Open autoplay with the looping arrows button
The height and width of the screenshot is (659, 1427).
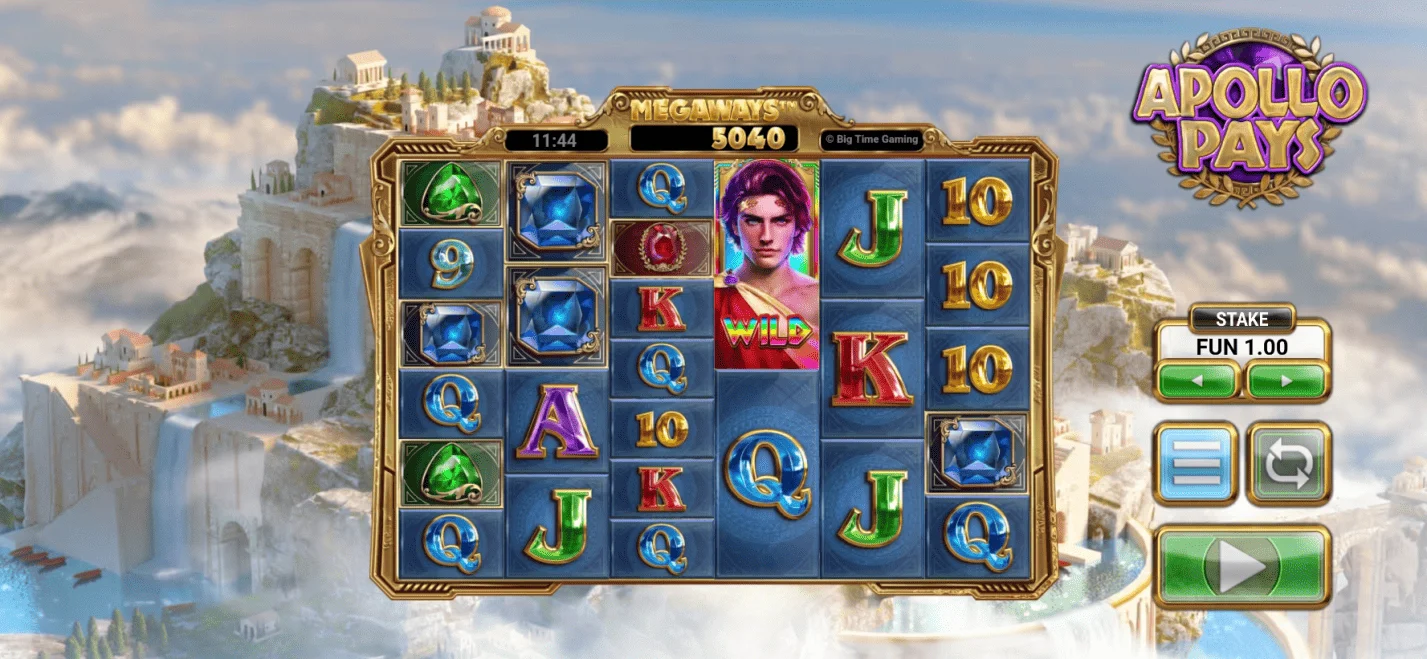click(x=1288, y=464)
